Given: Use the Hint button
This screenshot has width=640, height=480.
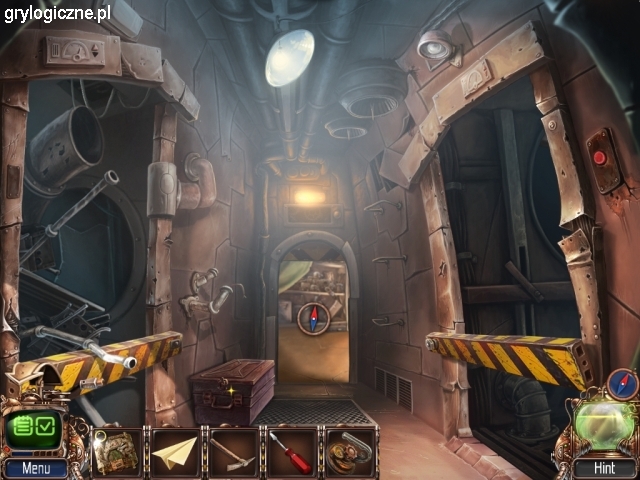Looking at the screenshot, I should (603, 467).
